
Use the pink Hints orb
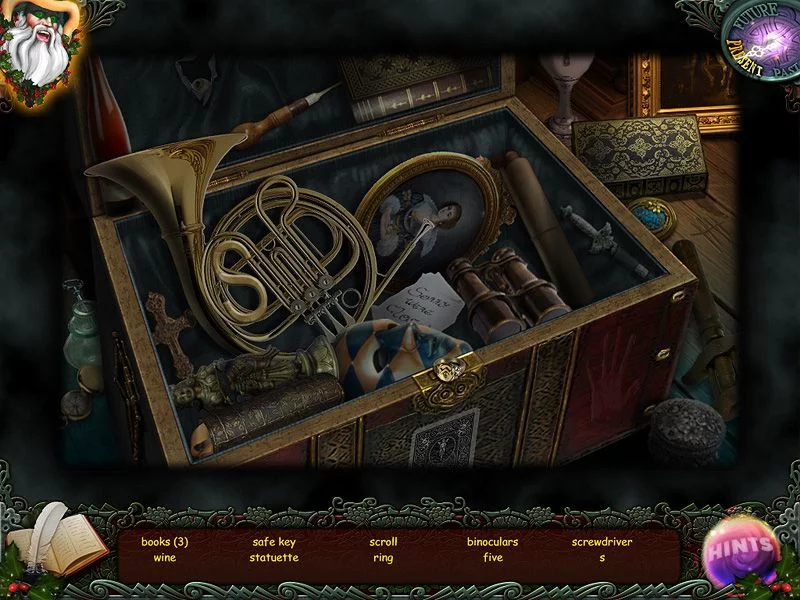tap(744, 549)
